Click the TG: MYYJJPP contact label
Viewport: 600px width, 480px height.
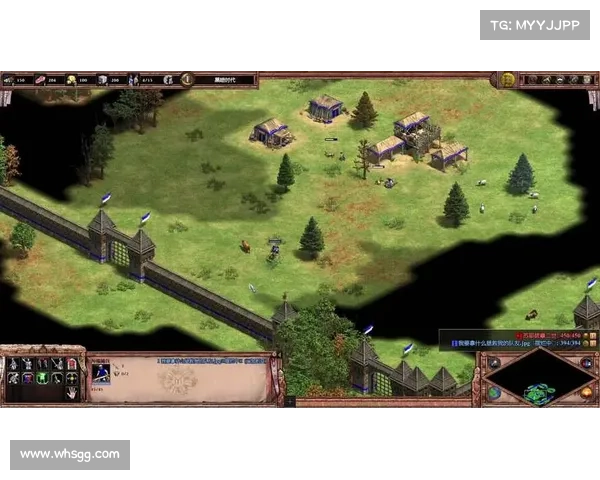click(535, 24)
